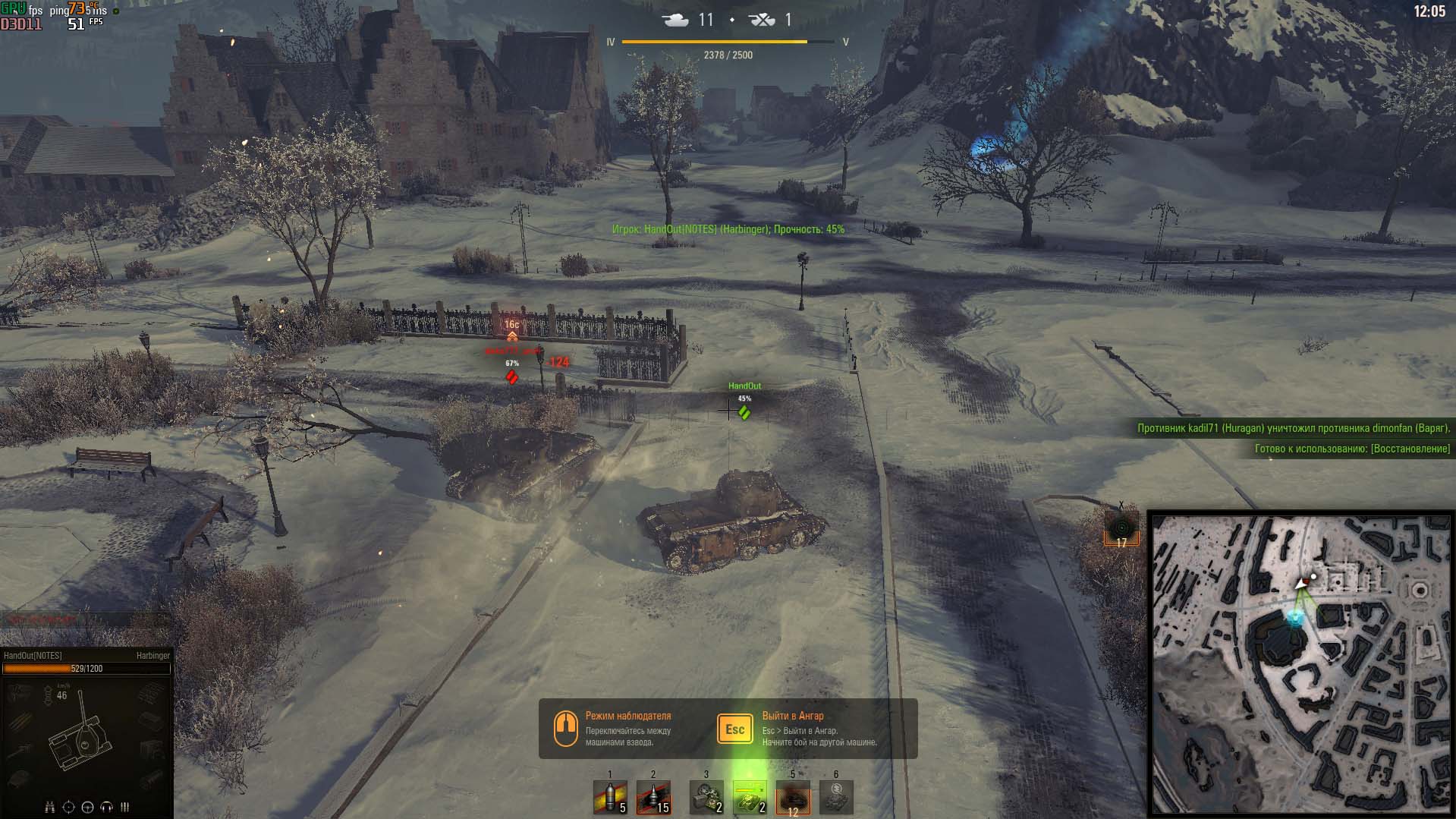1456x819 pixels.
Task: Select the greyed-out sixth slot tank ability
Action: 836,799
